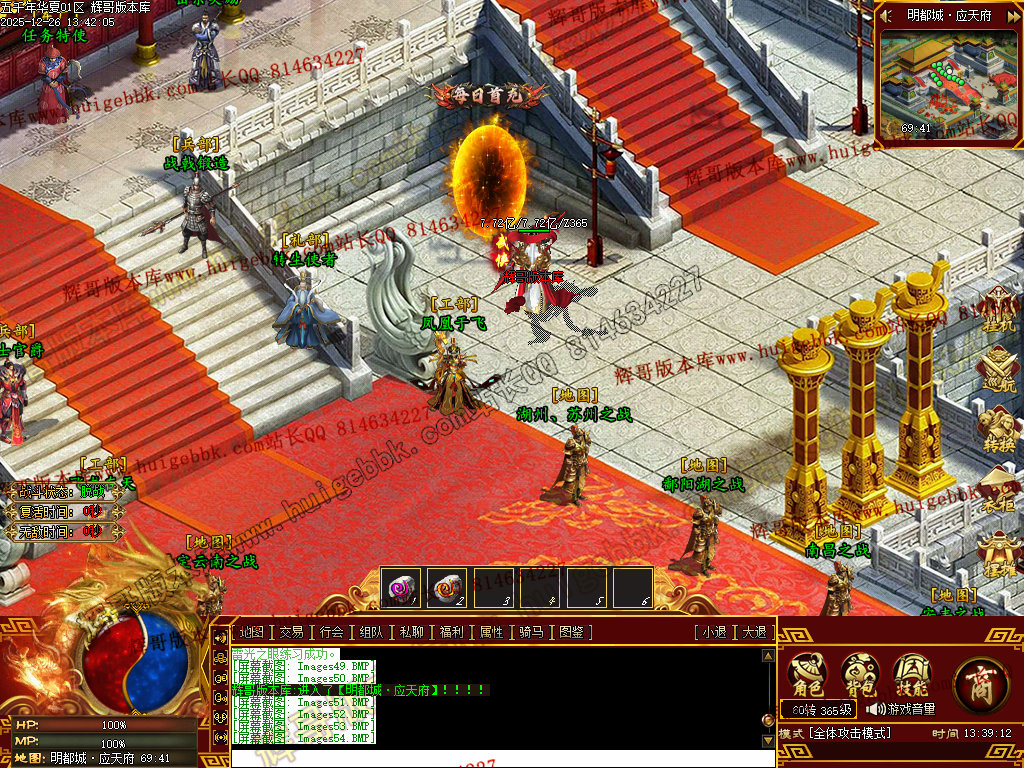The image size is (1024, 768).
Task: Open the 角色 character sheet
Action: pos(807,674)
